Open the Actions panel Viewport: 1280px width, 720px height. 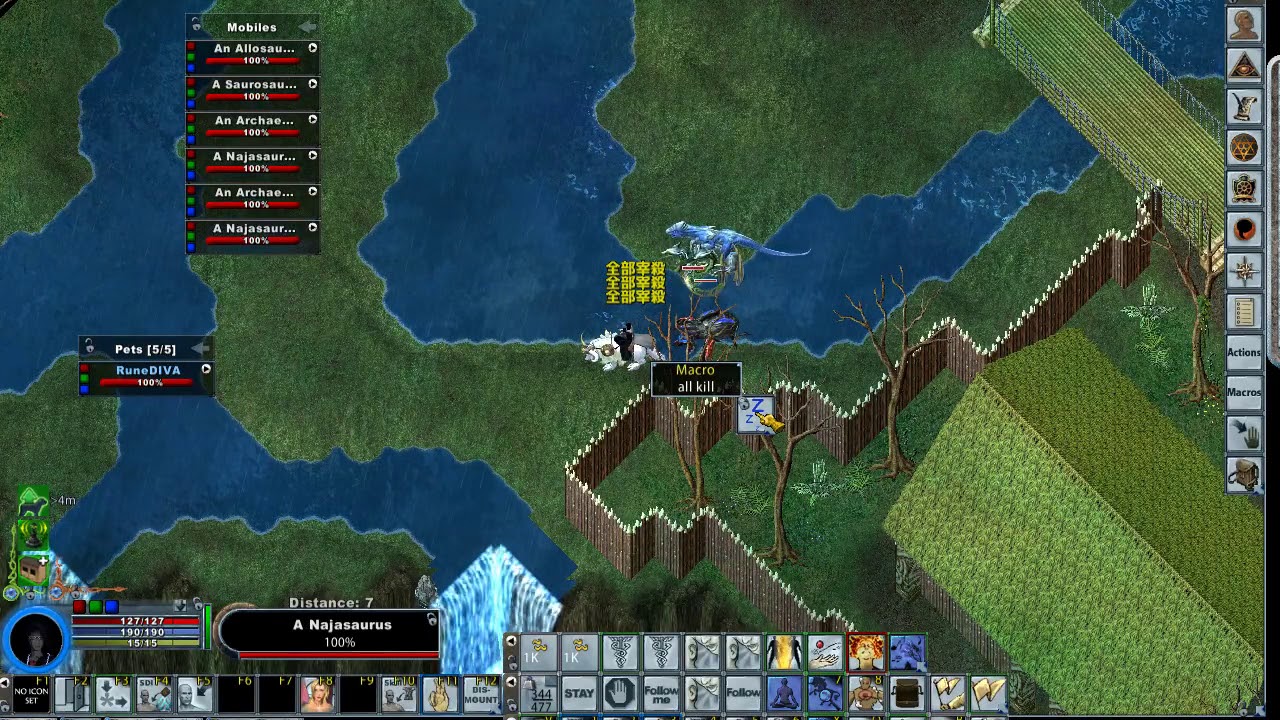click(1244, 353)
